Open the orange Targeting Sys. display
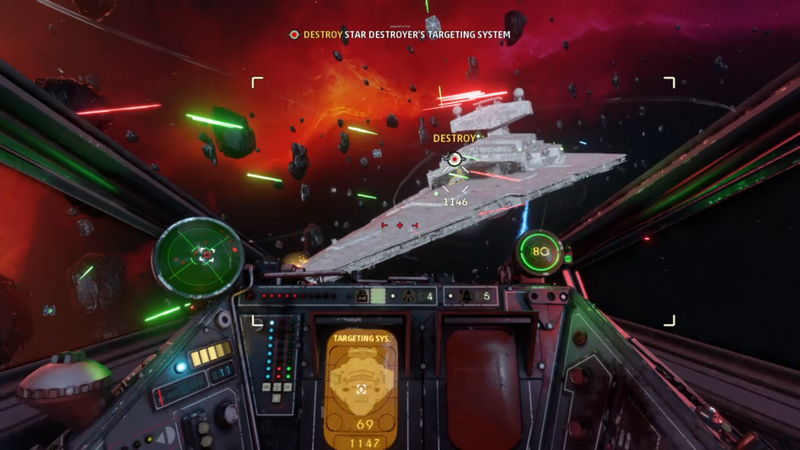 [x=364, y=388]
